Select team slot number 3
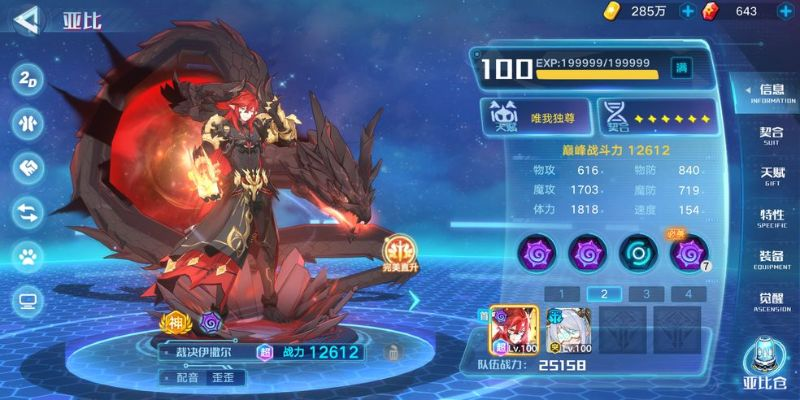The image size is (800, 400). (646, 294)
